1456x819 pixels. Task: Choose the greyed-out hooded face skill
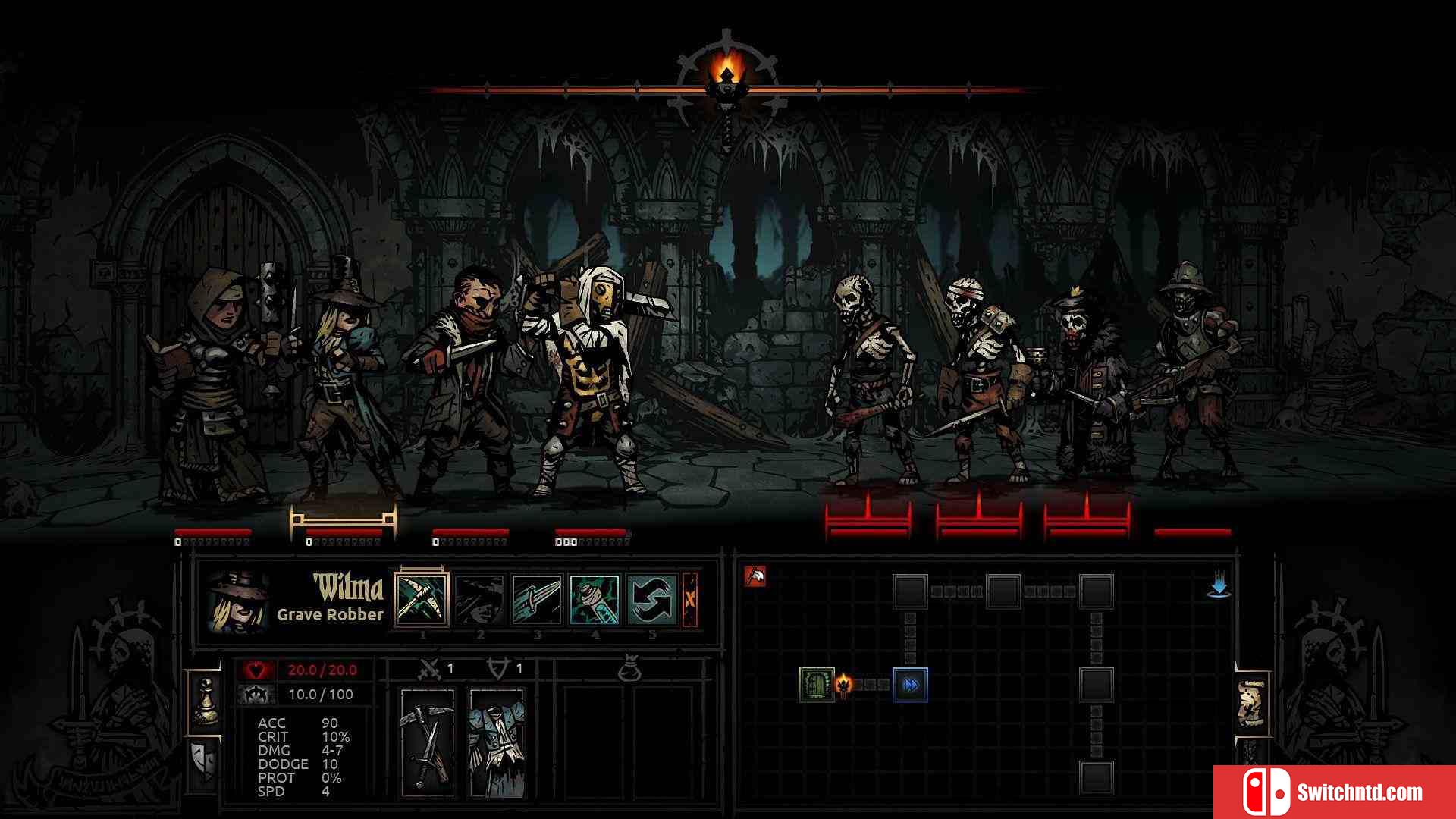point(479,599)
